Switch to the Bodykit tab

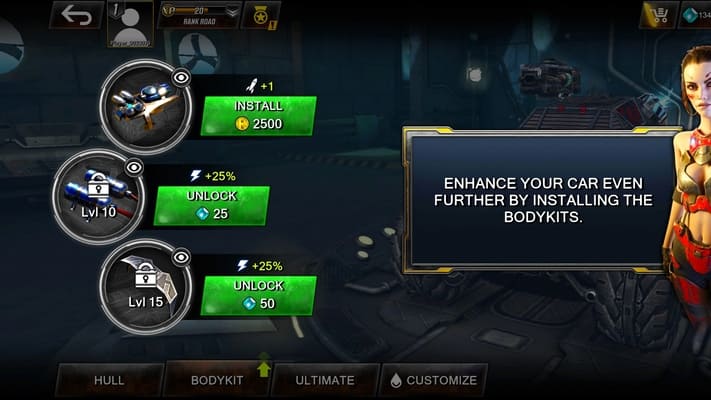coord(216,380)
